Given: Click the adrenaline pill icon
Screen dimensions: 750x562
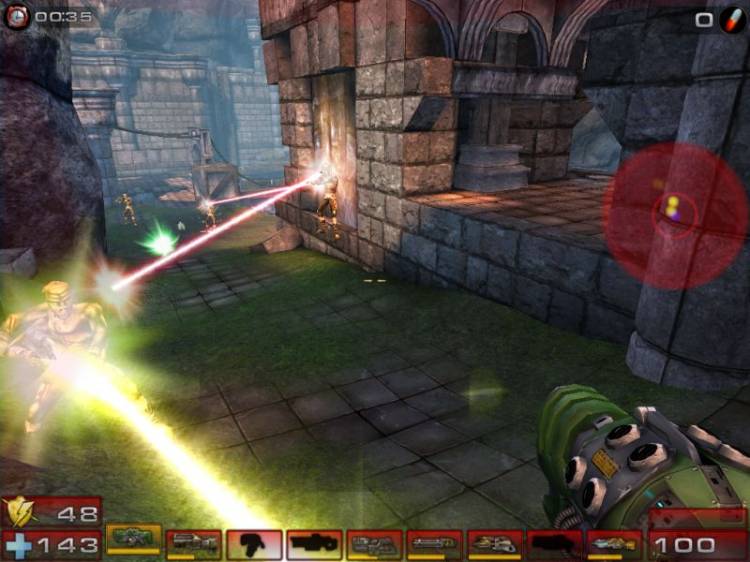Looking at the screenshot, I should coord(732,18).
